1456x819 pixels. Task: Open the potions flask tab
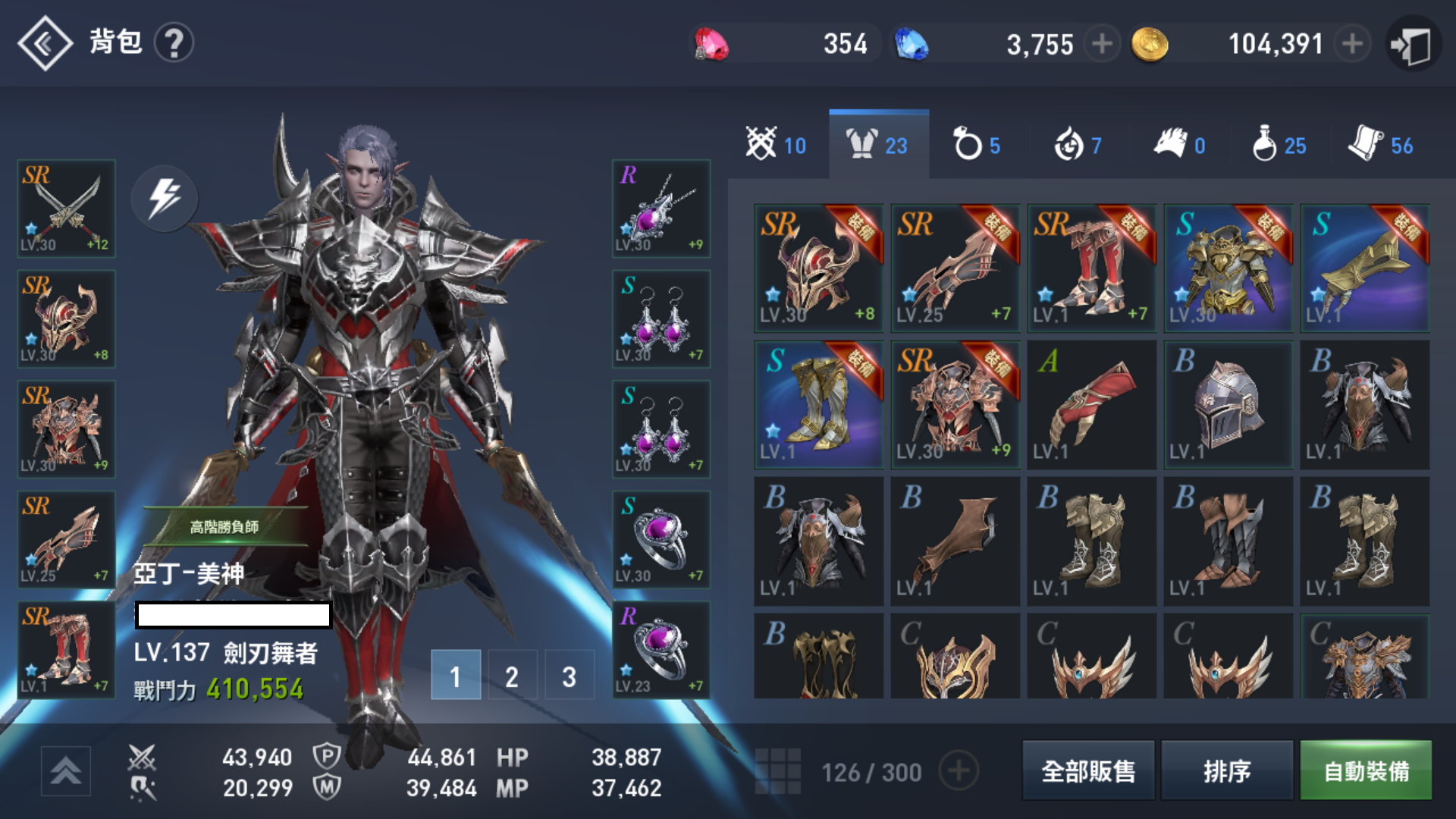point(1279,144)
